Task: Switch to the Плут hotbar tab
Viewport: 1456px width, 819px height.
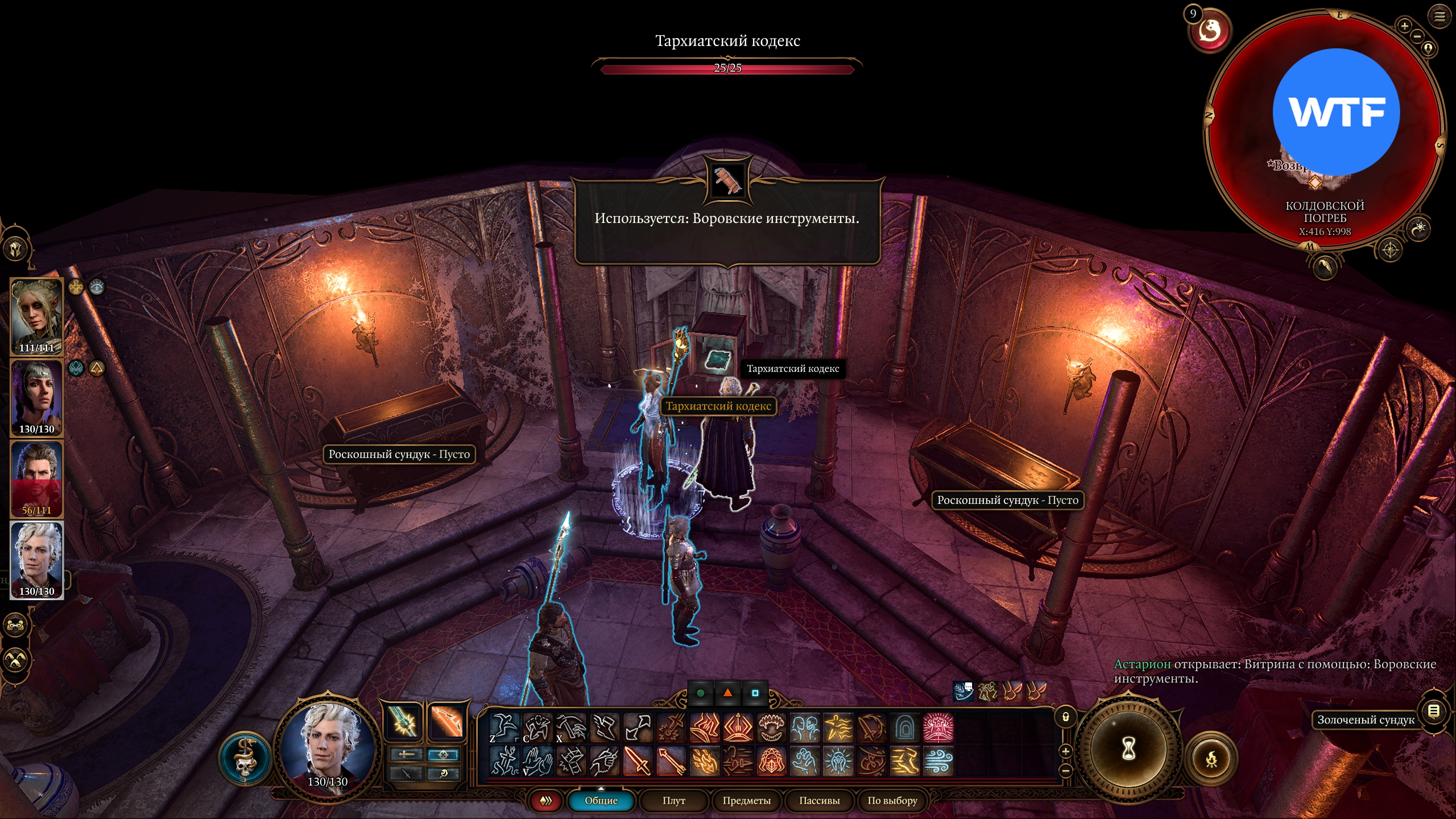Action: click(x=674, y=800)
